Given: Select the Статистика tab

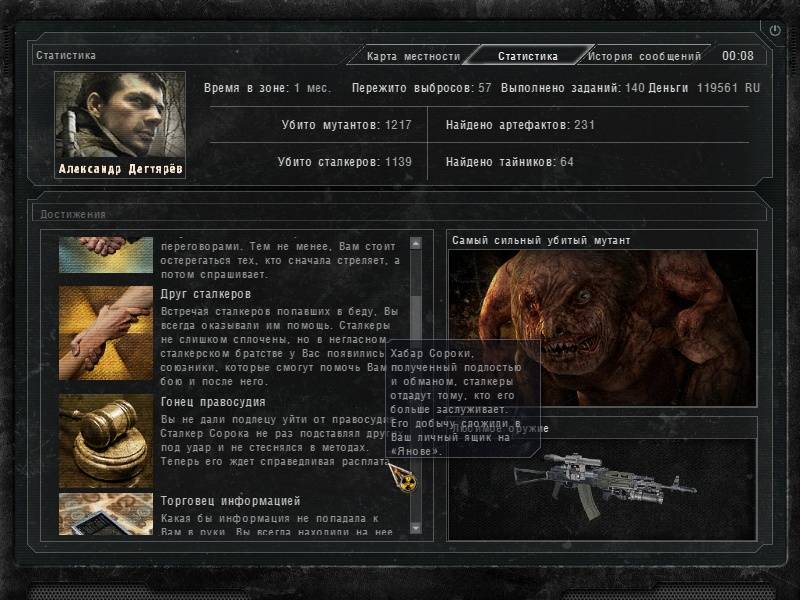Looking at the screenshot, I should (527, 57).
